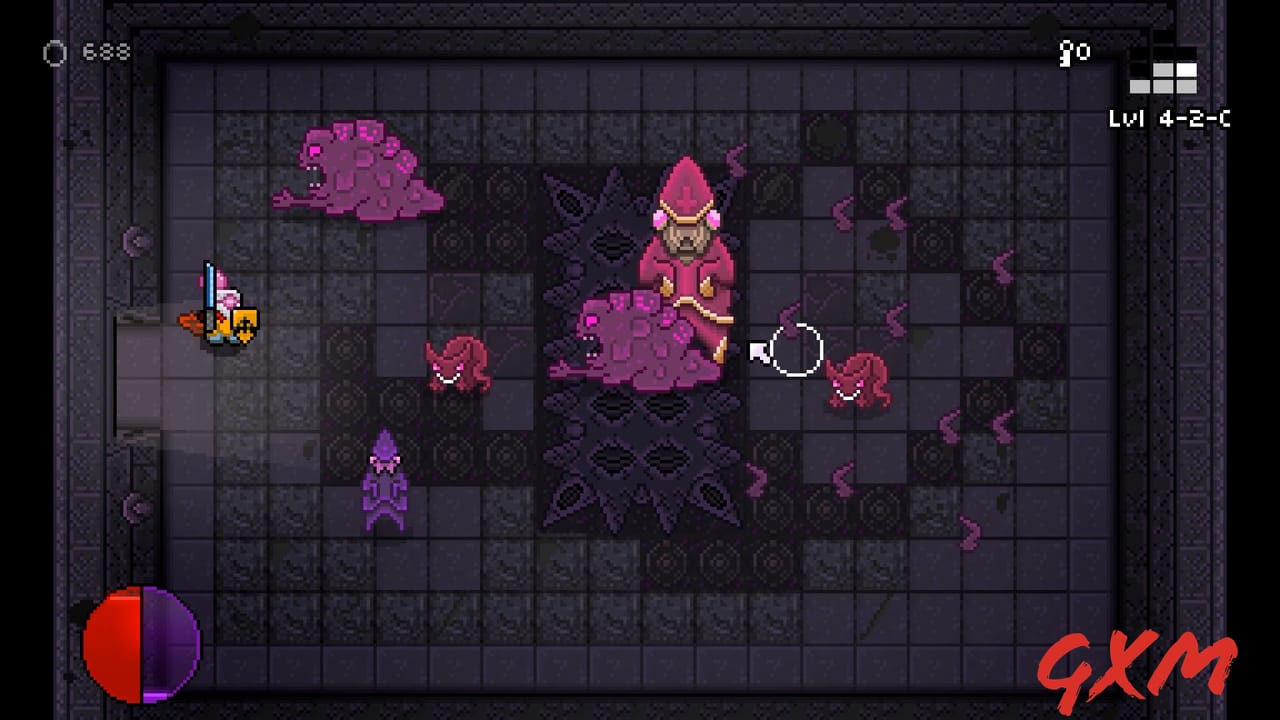Select the red imp enemy left of the boss
This screenshot has height=720, width=1280.
(460, 365)
